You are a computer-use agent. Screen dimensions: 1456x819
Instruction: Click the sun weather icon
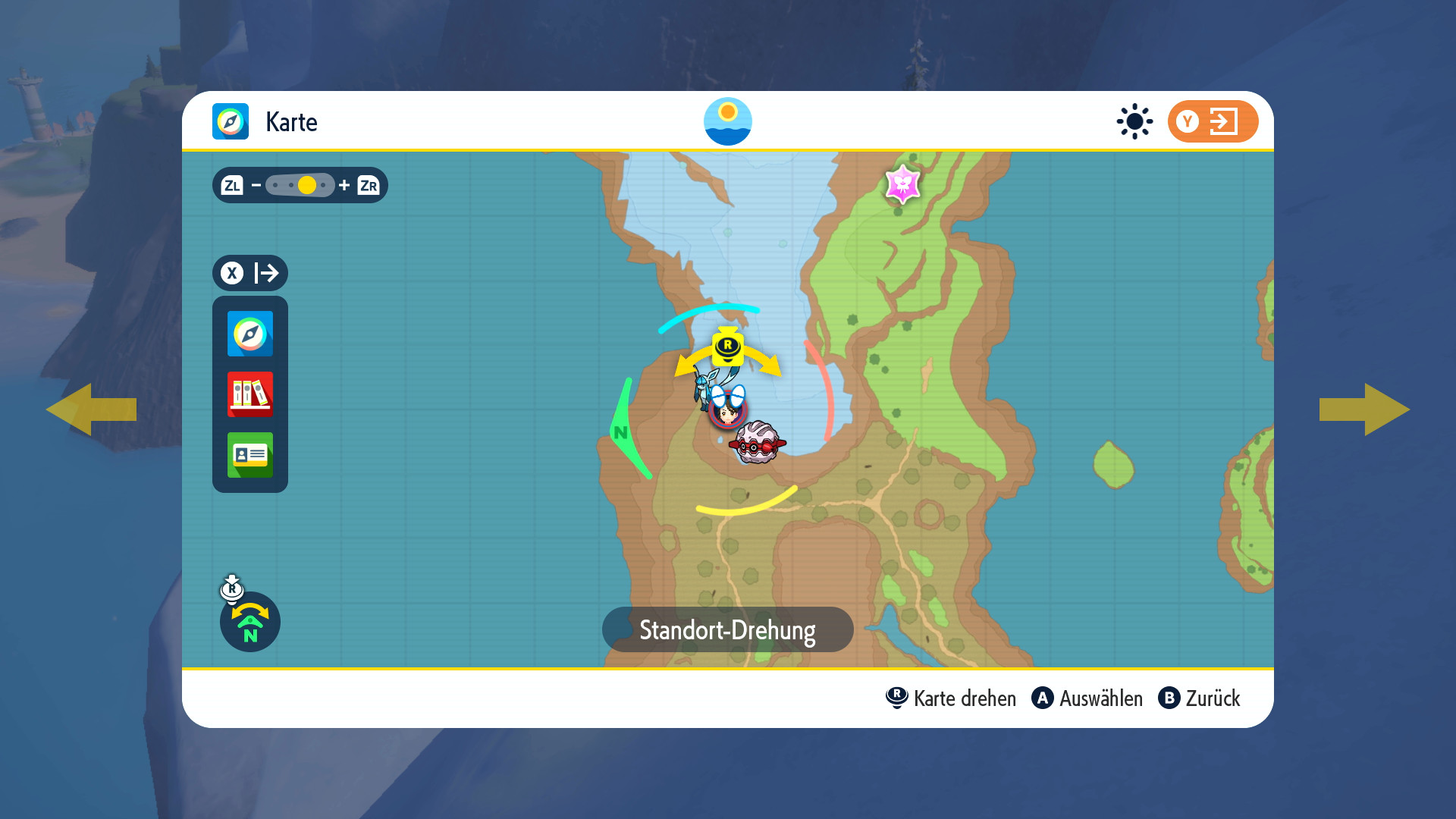tap(1134, 121)
